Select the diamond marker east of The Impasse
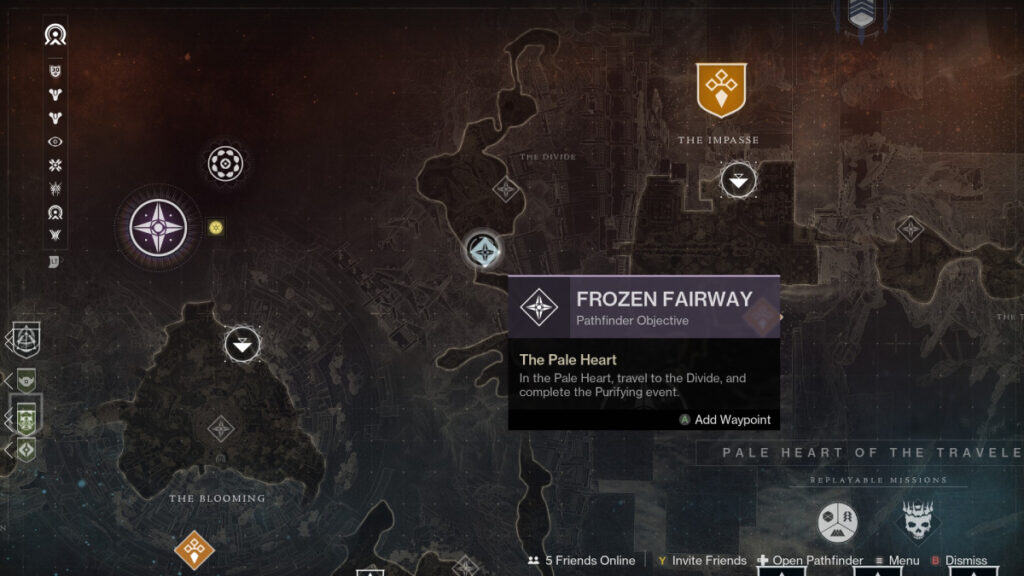This screenshot has width=1024, height=576. 910,229
